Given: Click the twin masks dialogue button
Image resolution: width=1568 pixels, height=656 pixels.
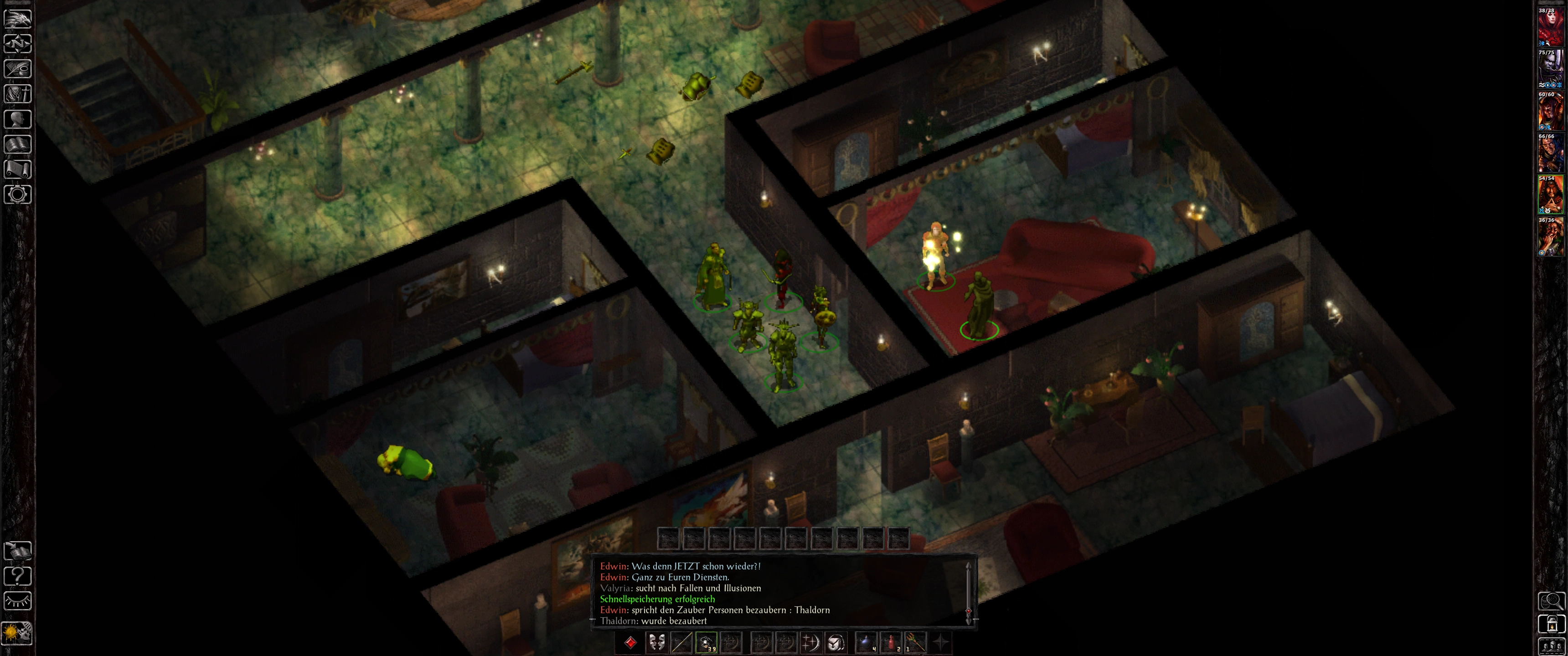Looking at the screenshot, I should [656, 643].
